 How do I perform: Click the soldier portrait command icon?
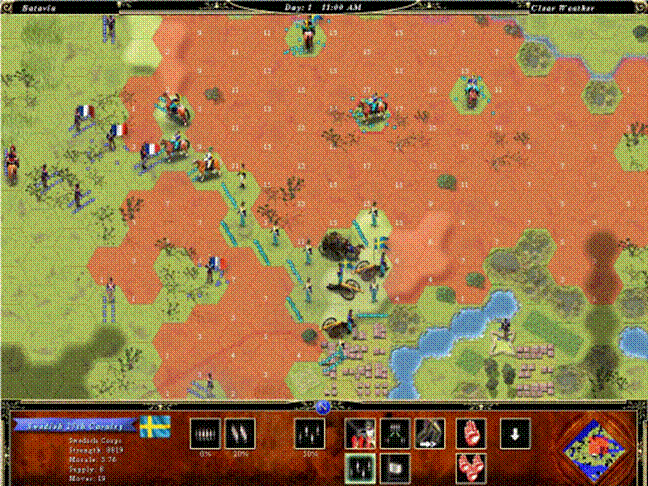[x=360, y=433]
